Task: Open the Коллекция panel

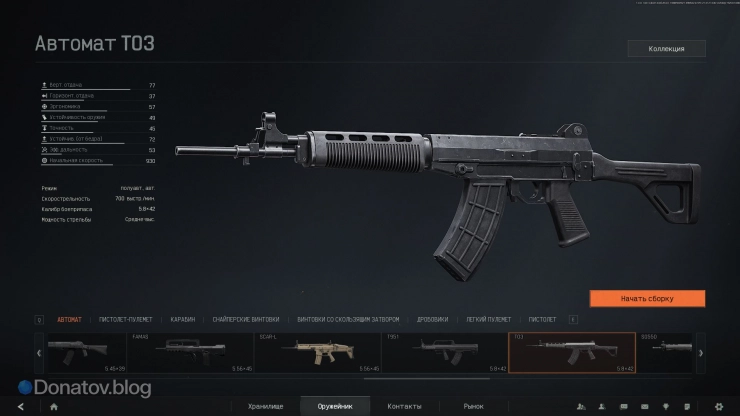Action: point(666,48)
